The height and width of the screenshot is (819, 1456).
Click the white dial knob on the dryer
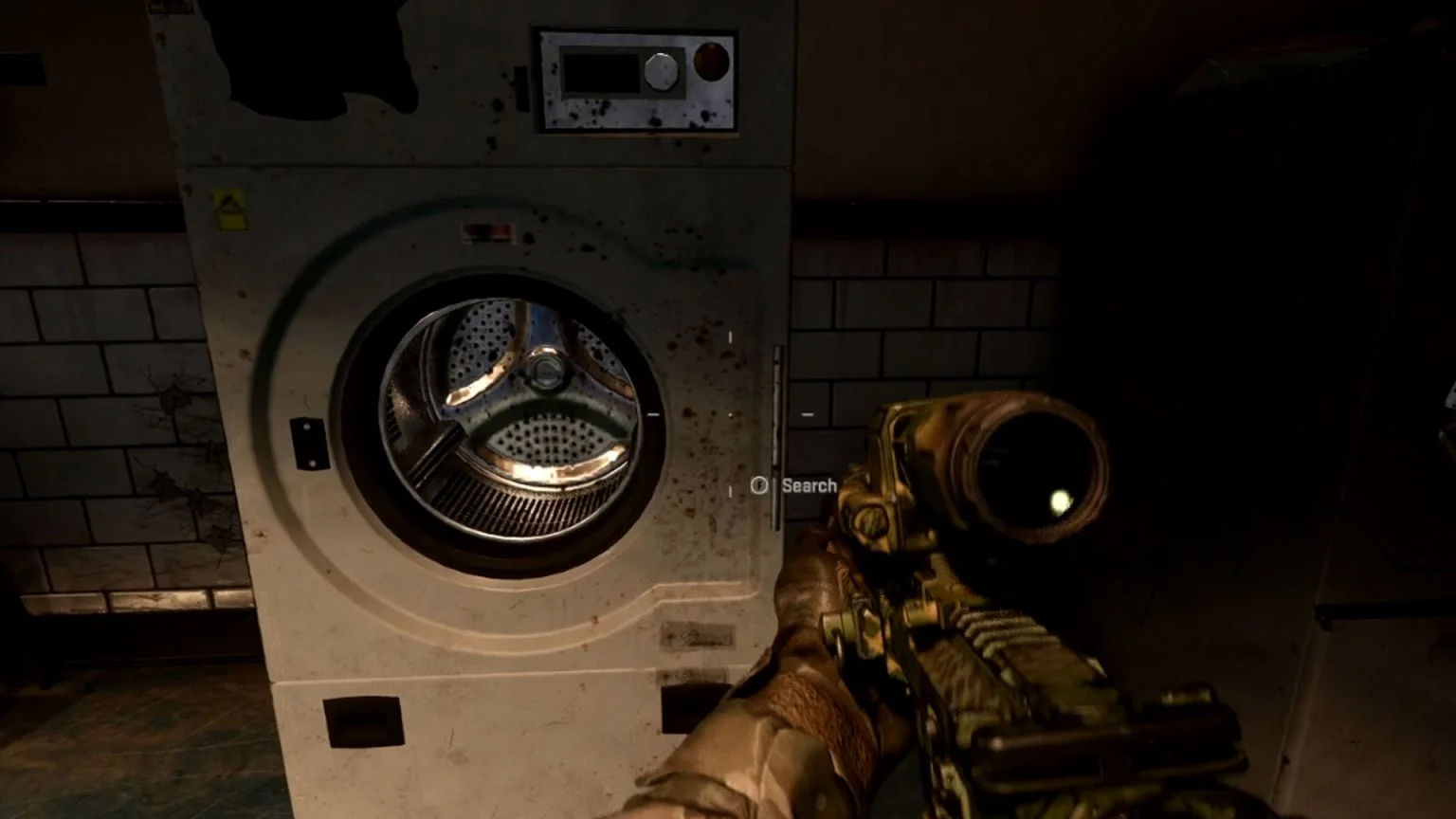click(x=663, y=72)
